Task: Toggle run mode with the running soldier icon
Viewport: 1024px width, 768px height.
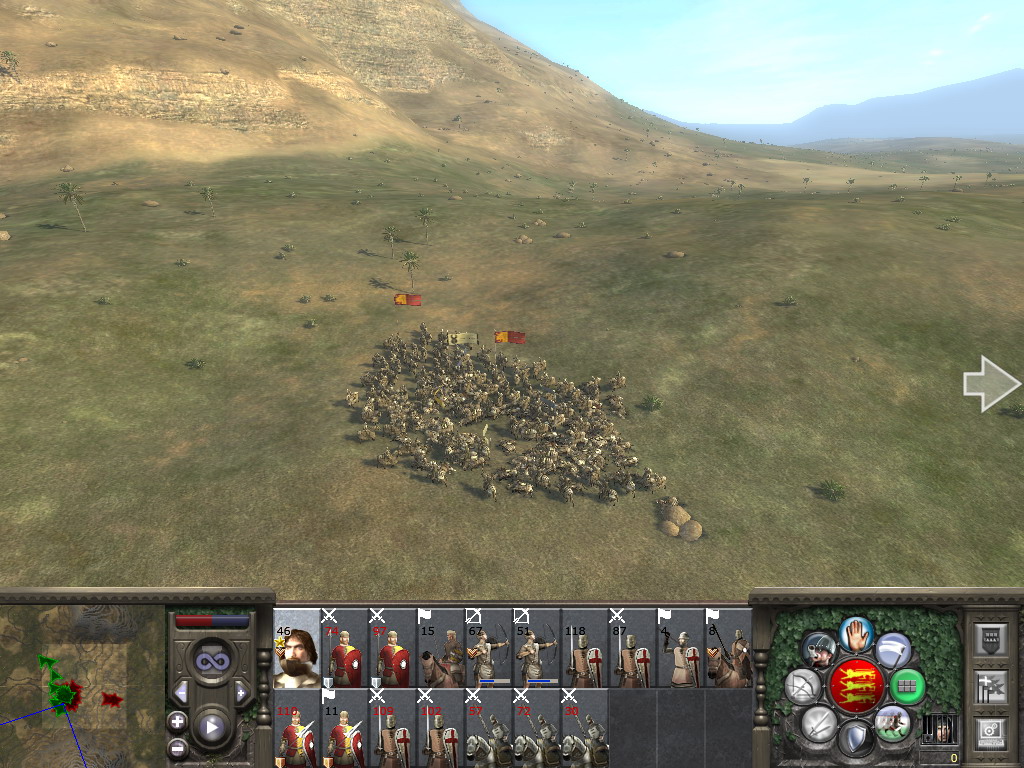Action: (891, 722)
